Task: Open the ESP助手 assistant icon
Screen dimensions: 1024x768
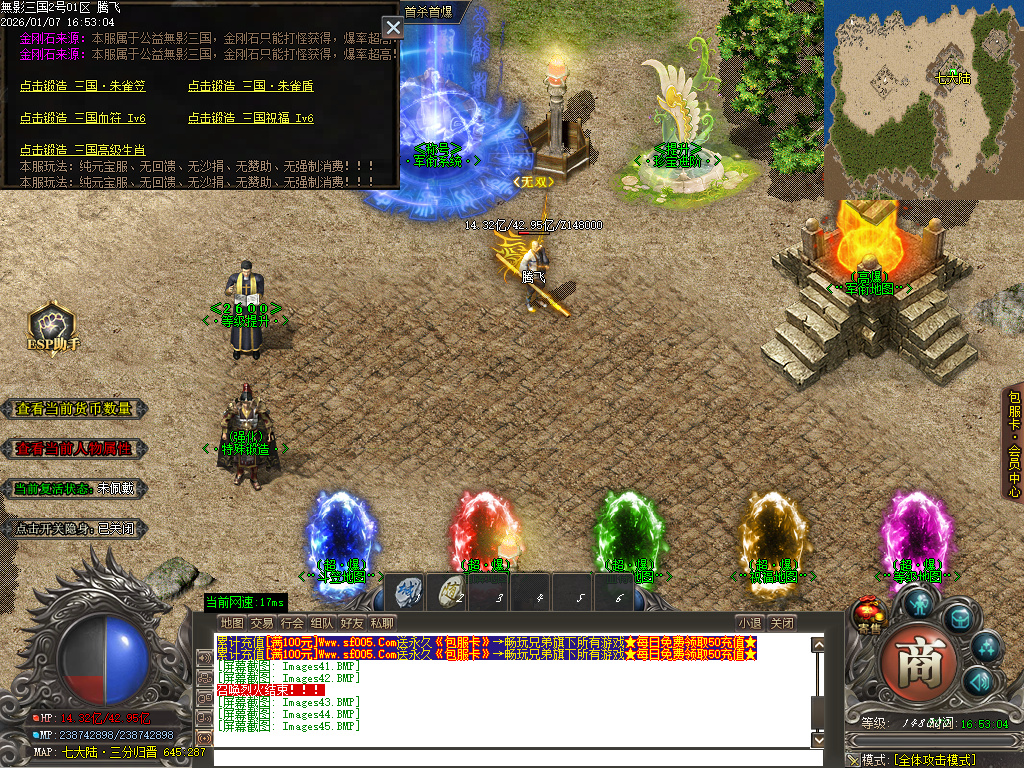Action: [x=51, y=328]
